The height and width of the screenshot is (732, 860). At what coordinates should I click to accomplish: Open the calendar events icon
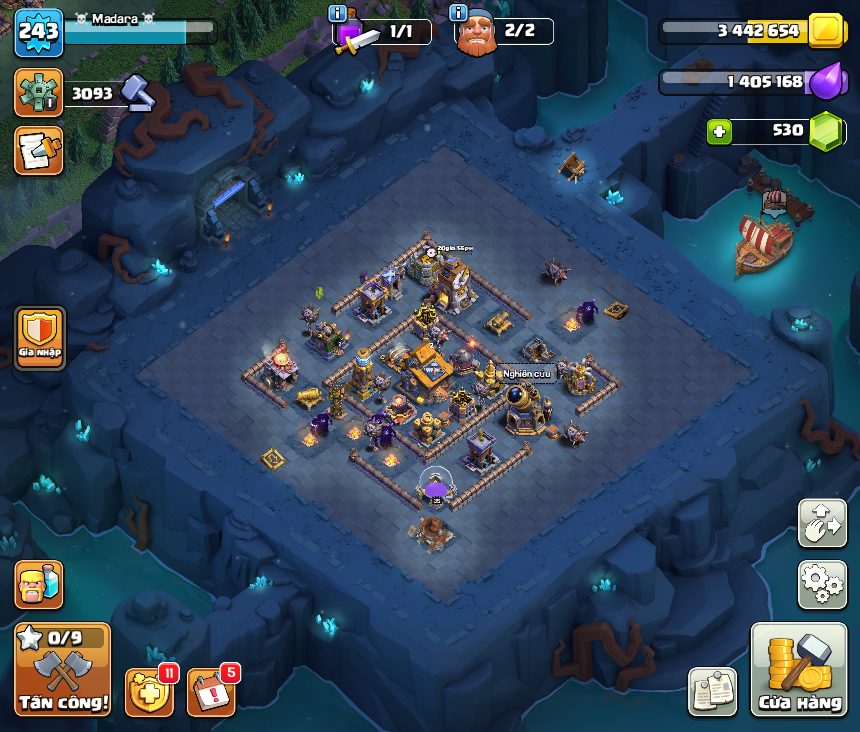[x=211, y=692]
